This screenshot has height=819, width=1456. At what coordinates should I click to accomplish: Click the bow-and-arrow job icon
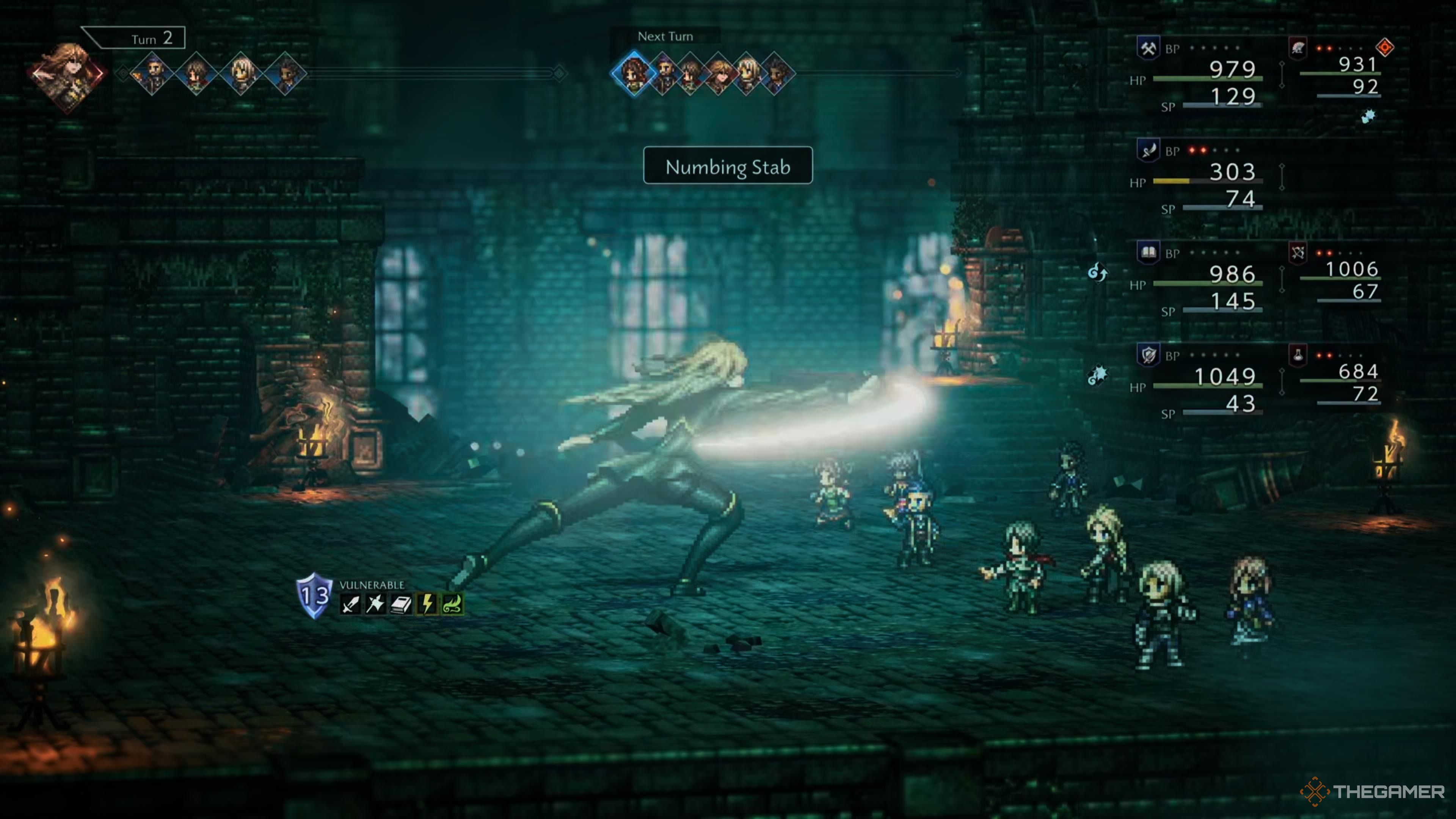click(1298, 253)
